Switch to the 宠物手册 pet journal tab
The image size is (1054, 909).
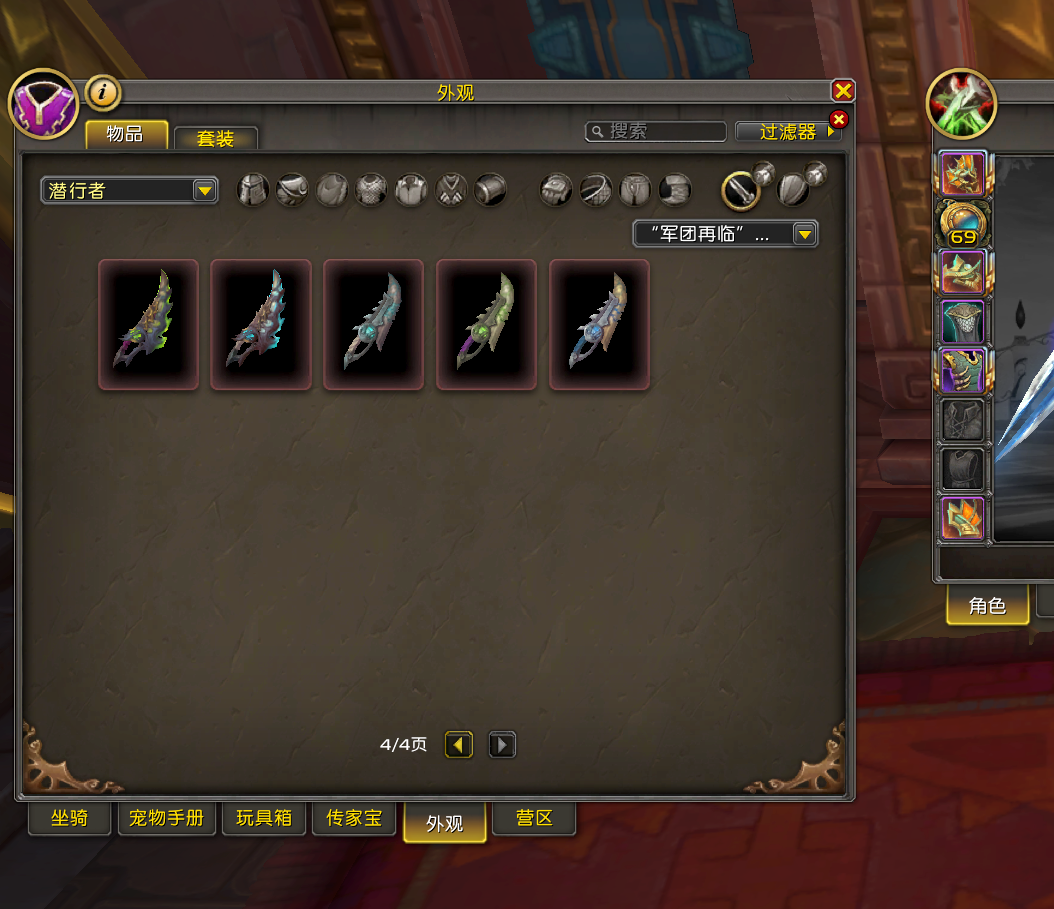point(166,818)
